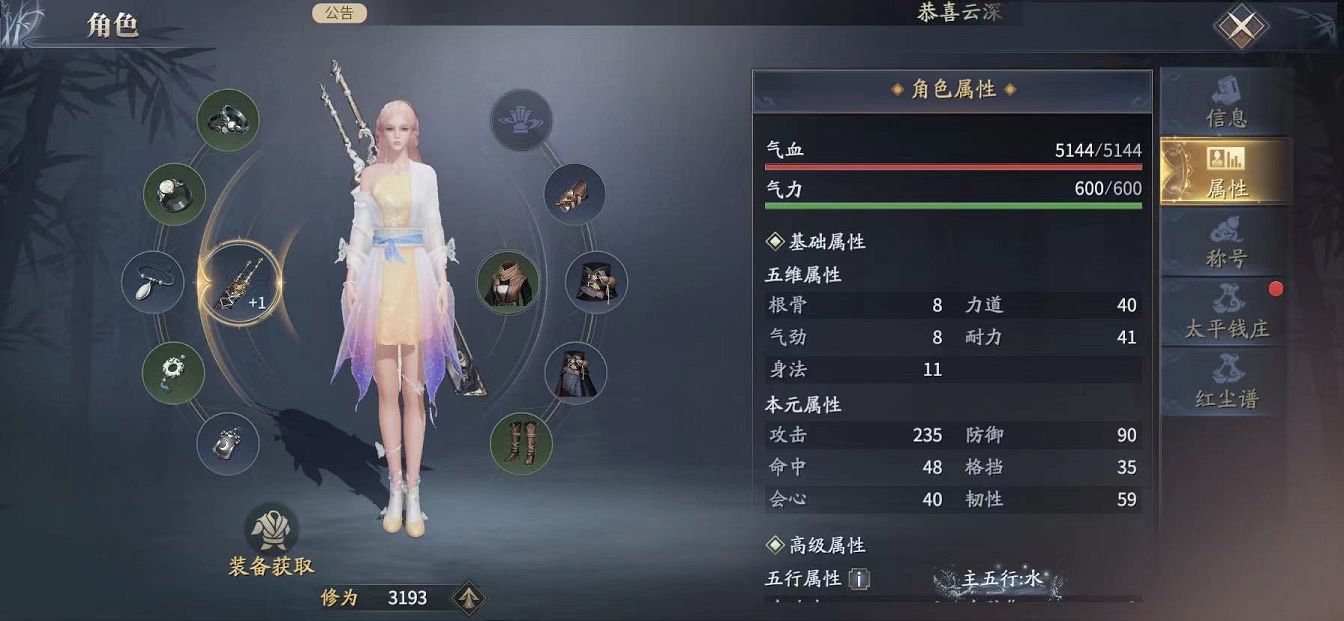Choose the pendant necklace slot
Image resolution: width=1344 pixels, height=621 pixels.
click(x=153, y=283)
